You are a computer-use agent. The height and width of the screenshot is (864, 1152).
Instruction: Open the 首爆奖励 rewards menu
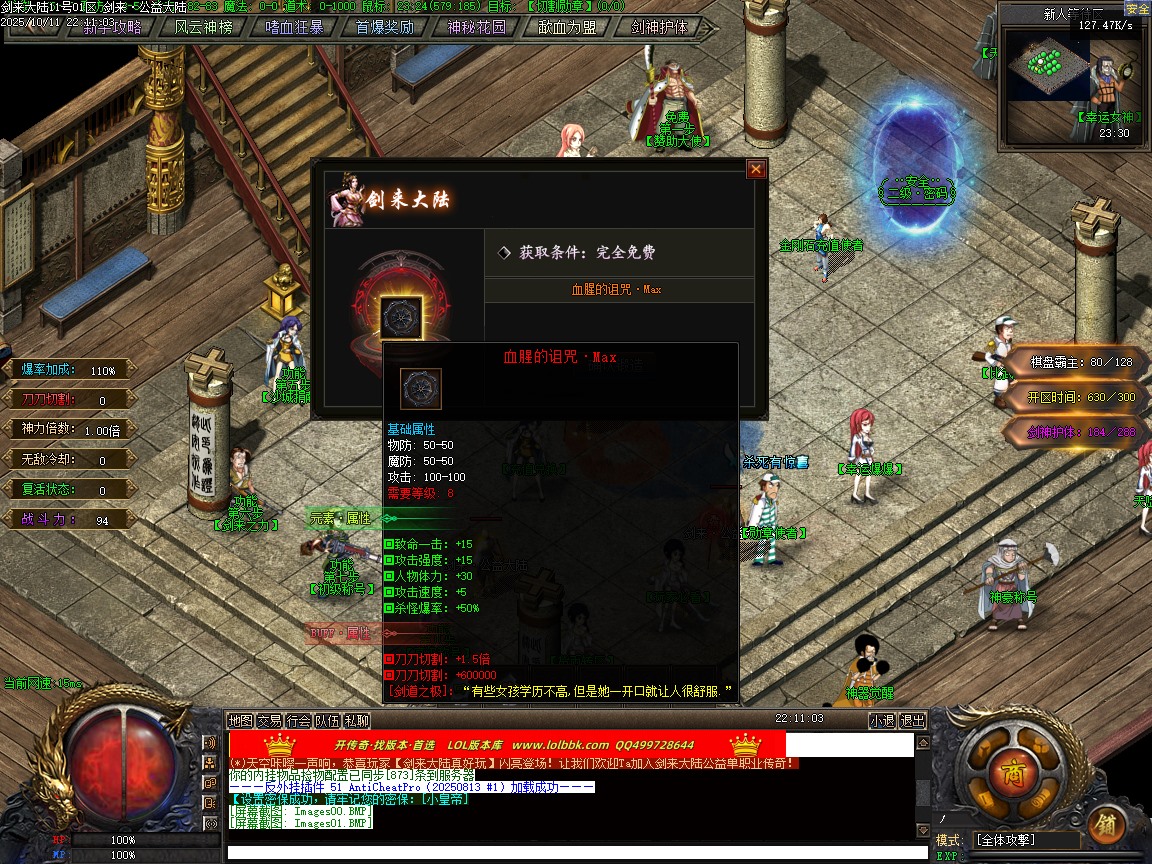tap(385, 28)
